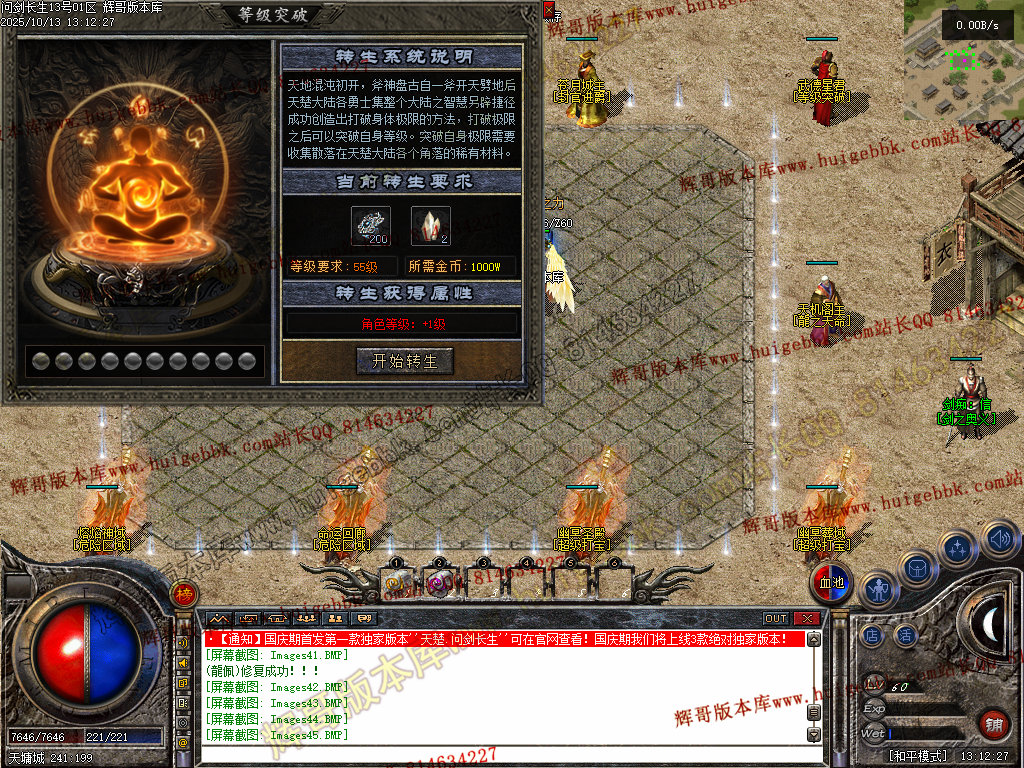This screenshot has height=768, width=1024.
Task: Select the silver ore material slot showing 200
Action: 370,226
